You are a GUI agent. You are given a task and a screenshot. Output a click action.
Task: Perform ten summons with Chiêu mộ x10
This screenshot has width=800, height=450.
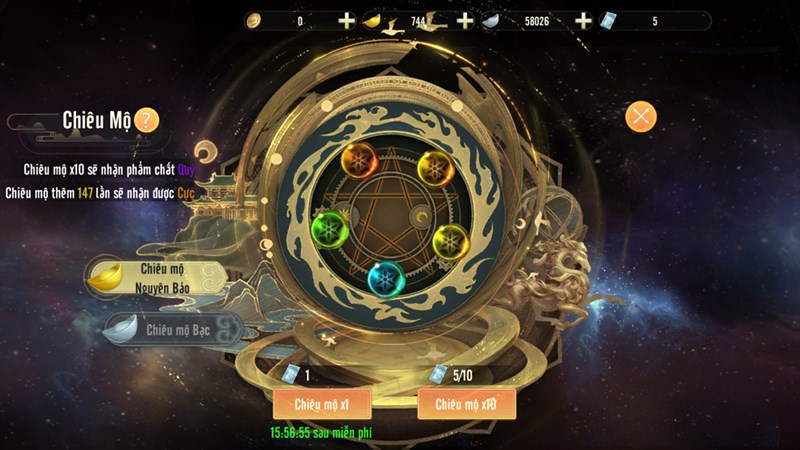click(x=466, y=403)
